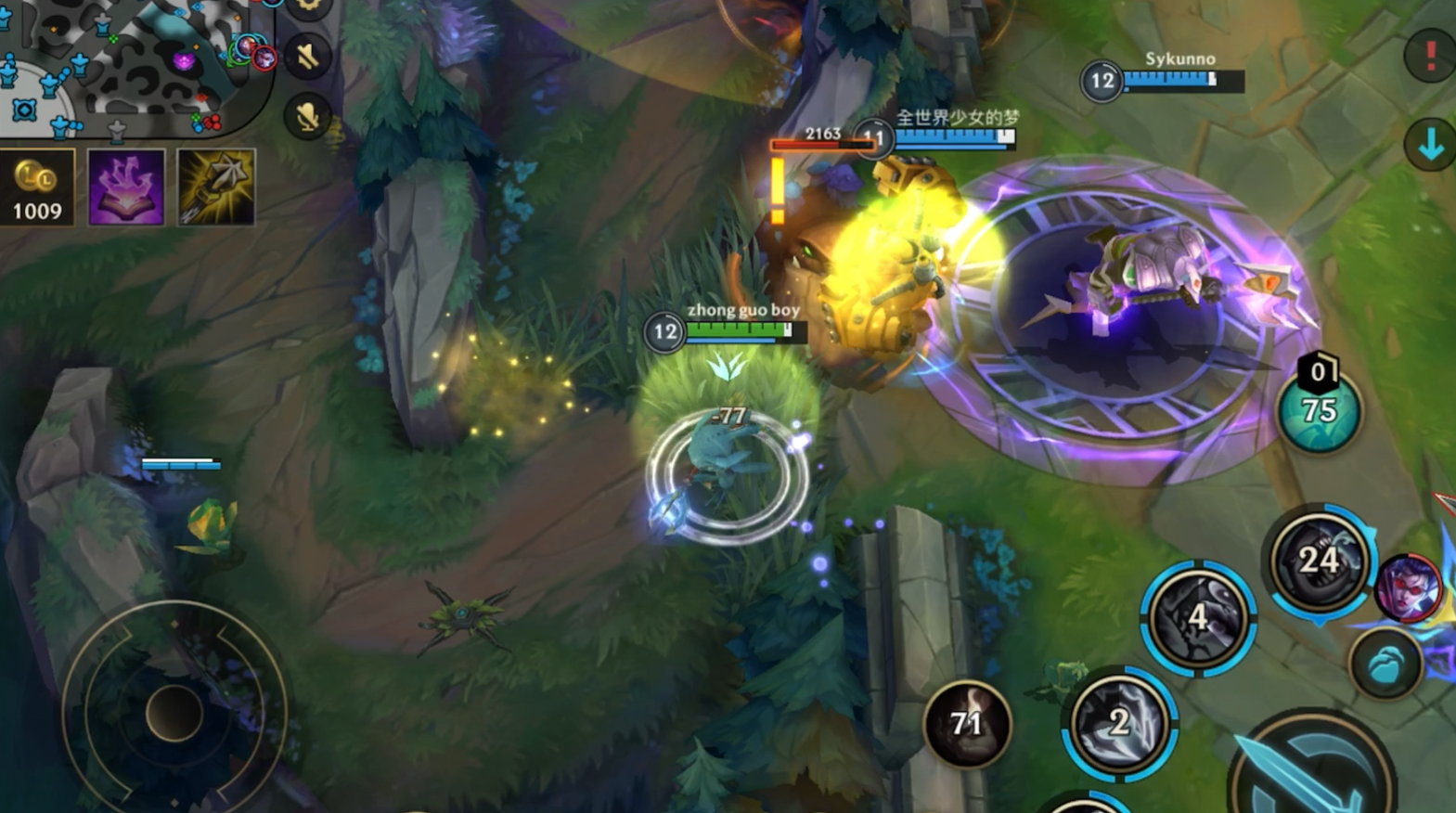Tap the blue down-arrow button
Screen dimensions: 1456x813
coord(1430,145)
